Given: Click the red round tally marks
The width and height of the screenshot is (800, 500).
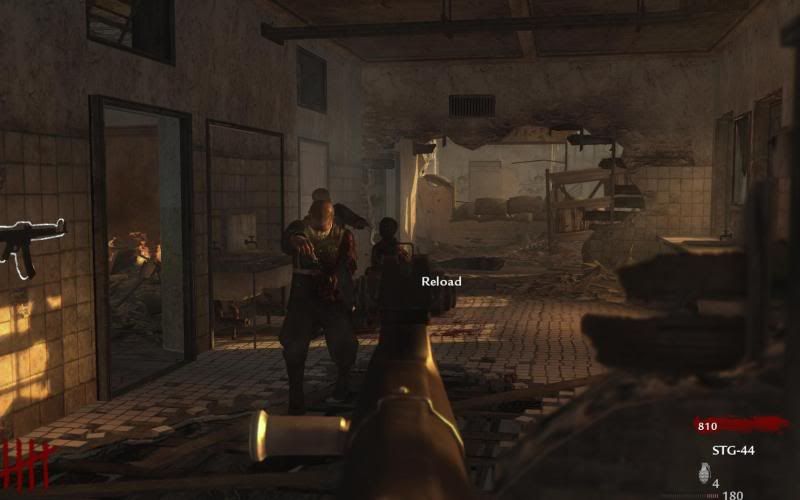Looking at the screenshot, I should (25, 463).
